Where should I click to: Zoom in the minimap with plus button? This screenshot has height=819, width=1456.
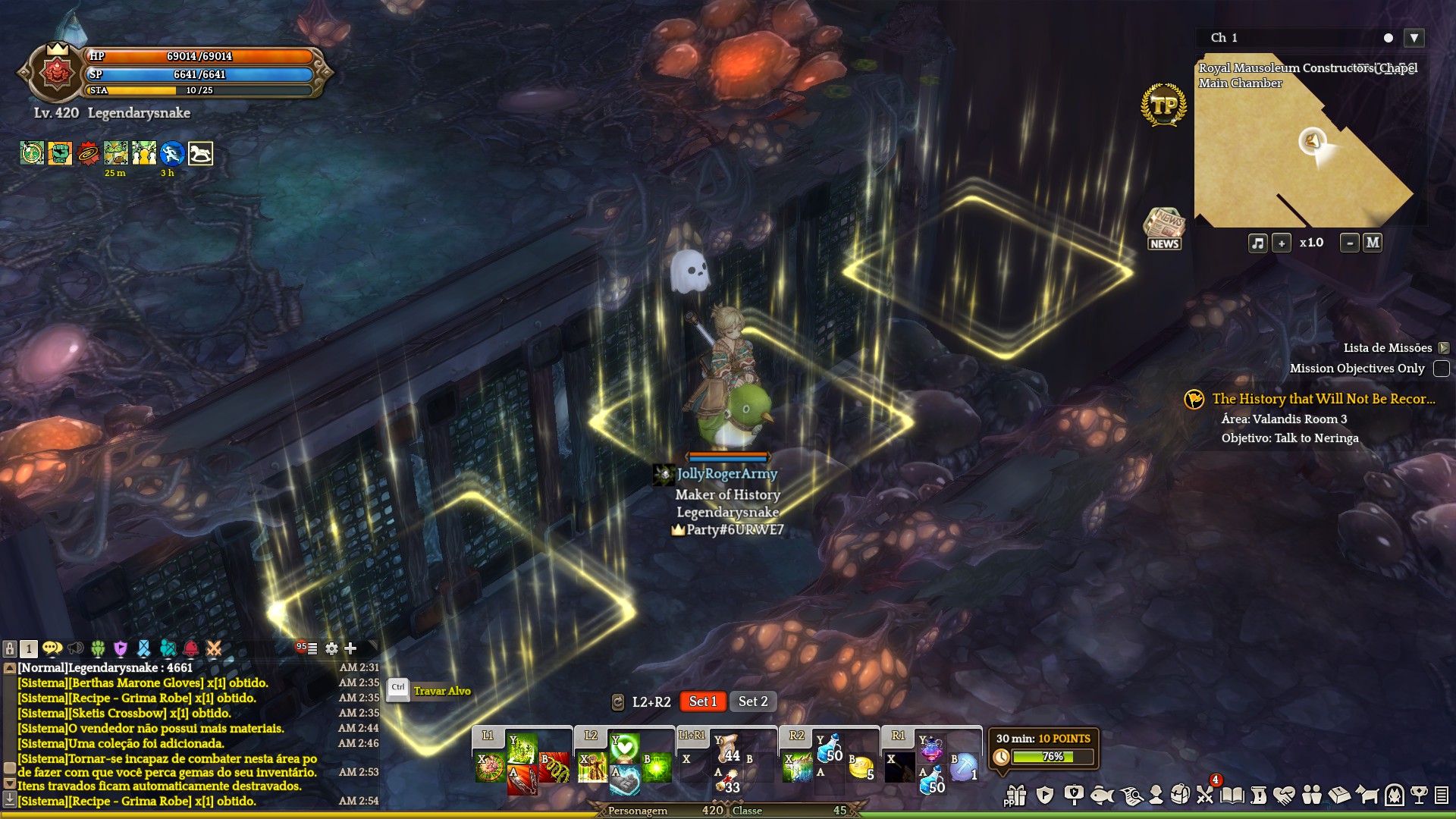pyautogui.click(x=1282, y=243)
